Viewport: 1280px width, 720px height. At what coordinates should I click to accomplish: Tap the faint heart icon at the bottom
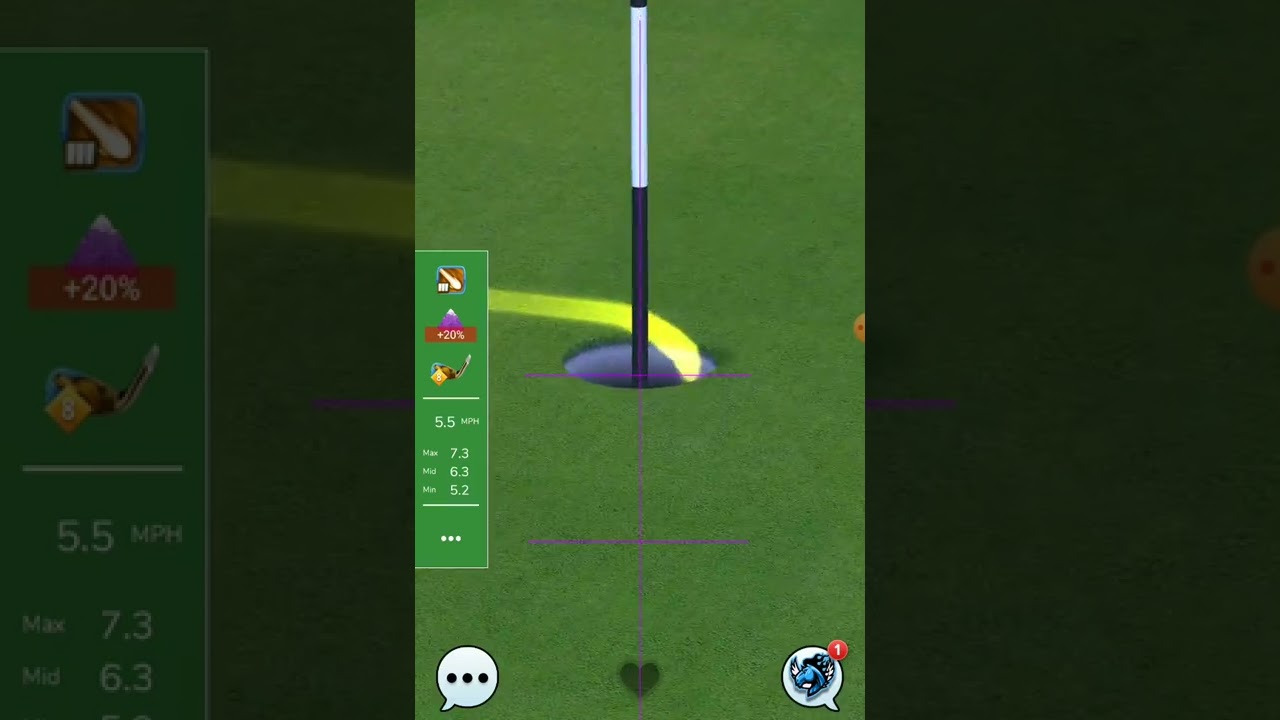pos(640,678)
